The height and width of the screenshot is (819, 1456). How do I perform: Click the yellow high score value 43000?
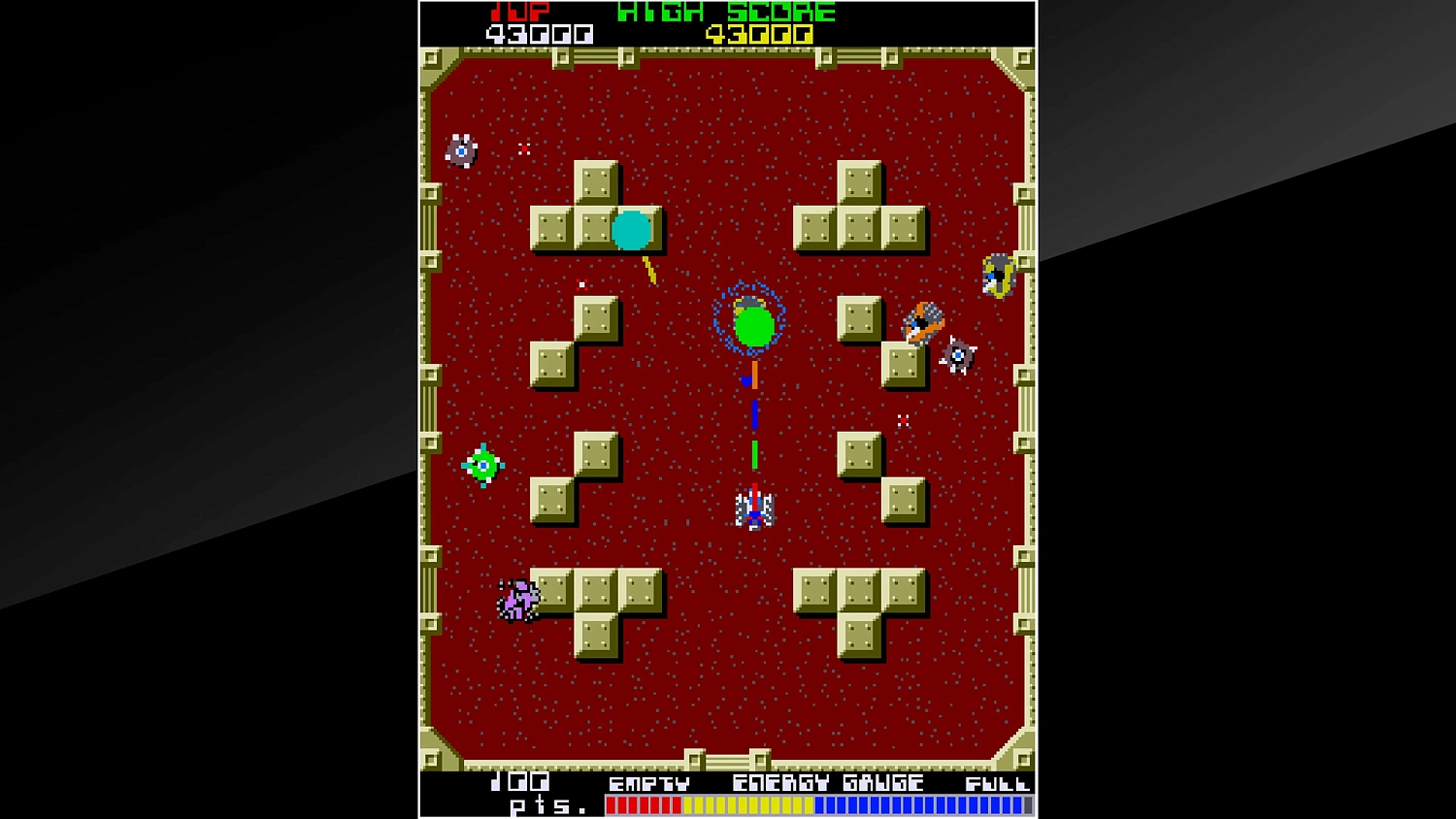(x=759, y=32)
